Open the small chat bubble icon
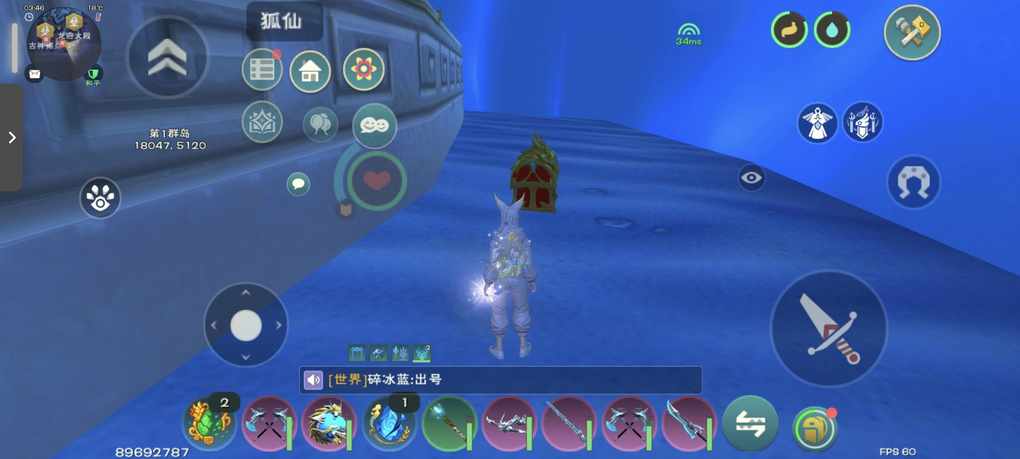This screenshot has width=1020, height=459. [x=298, y=183]
